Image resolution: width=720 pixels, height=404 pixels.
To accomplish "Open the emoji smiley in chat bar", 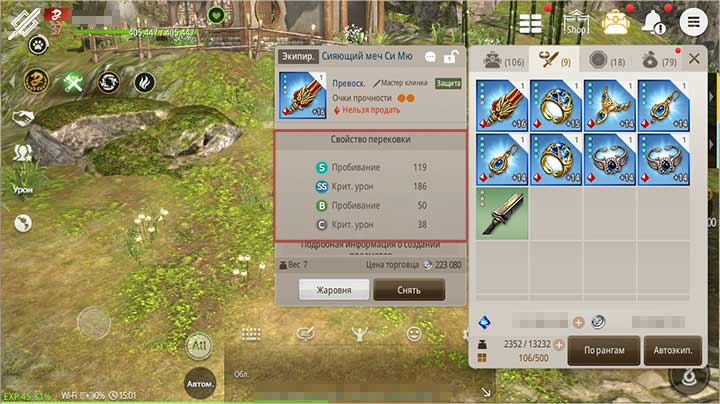I will 414,335.
